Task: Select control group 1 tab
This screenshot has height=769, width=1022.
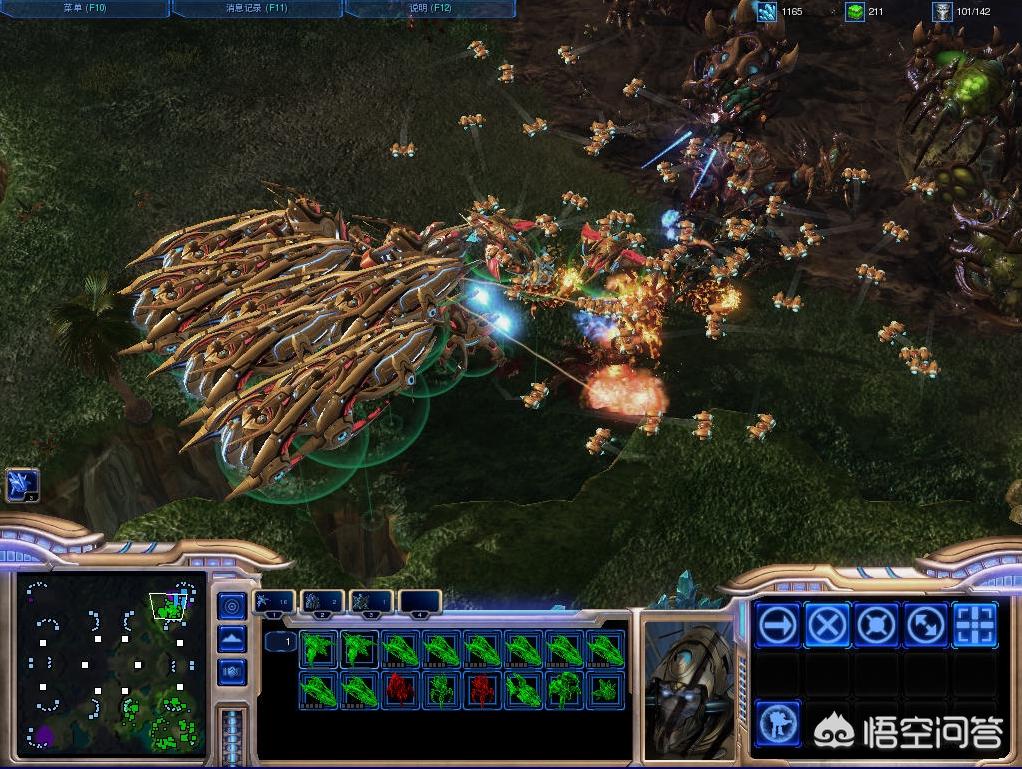Action: coord(273,602)
